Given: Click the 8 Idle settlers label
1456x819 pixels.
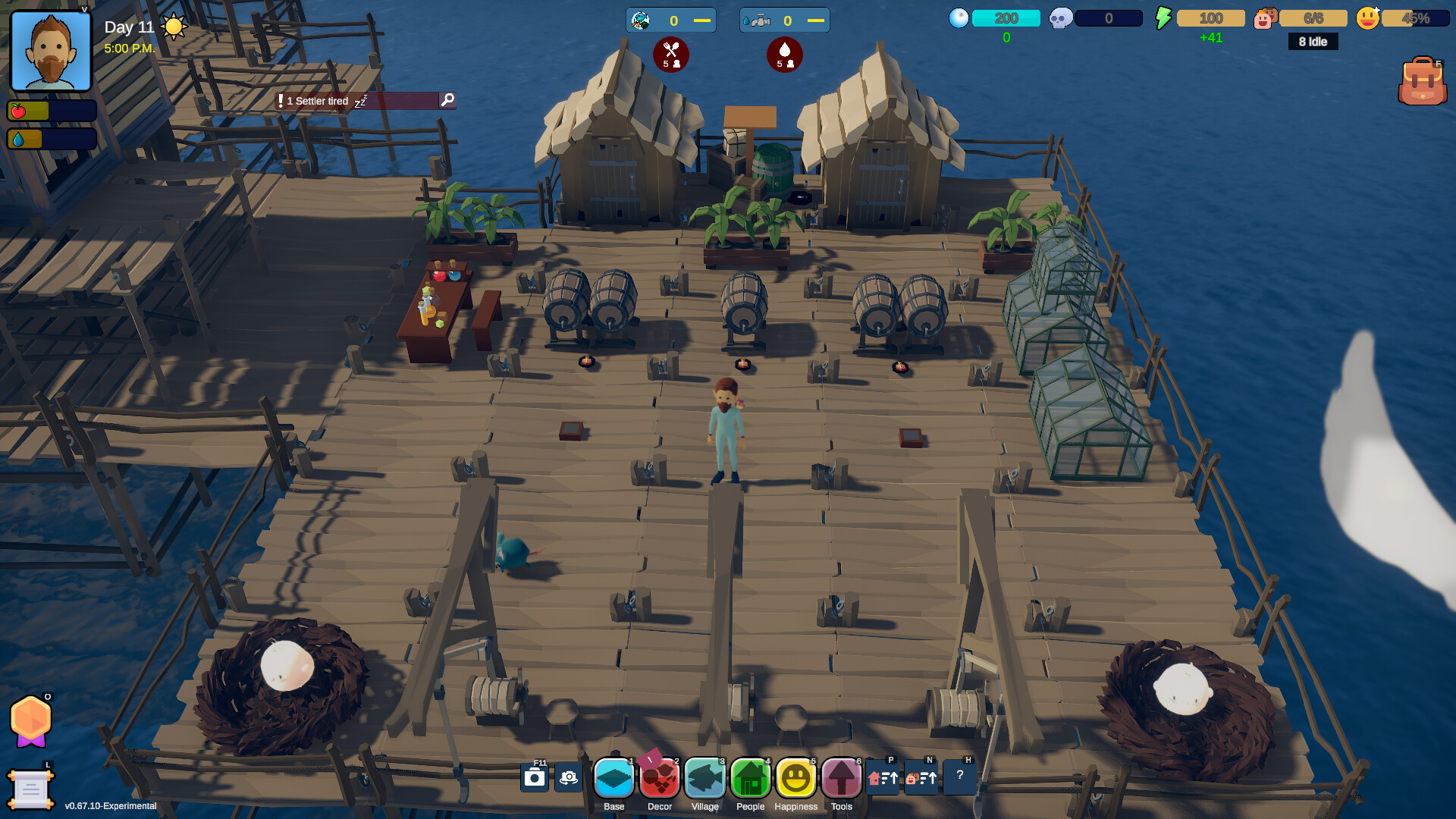Looking at the screenshot, I should [1313, 42].
